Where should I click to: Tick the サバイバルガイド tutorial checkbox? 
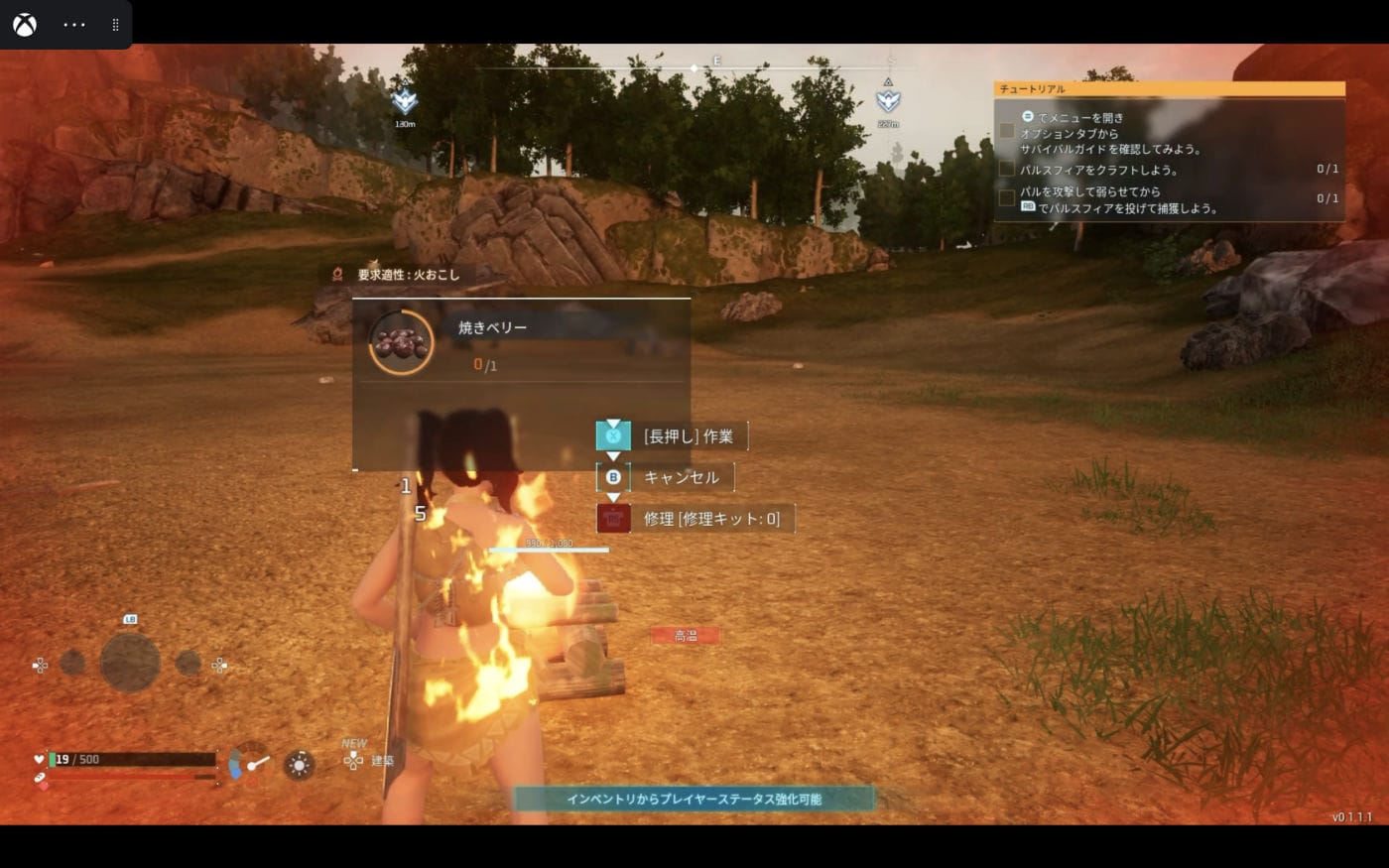tap(1007, 131)
